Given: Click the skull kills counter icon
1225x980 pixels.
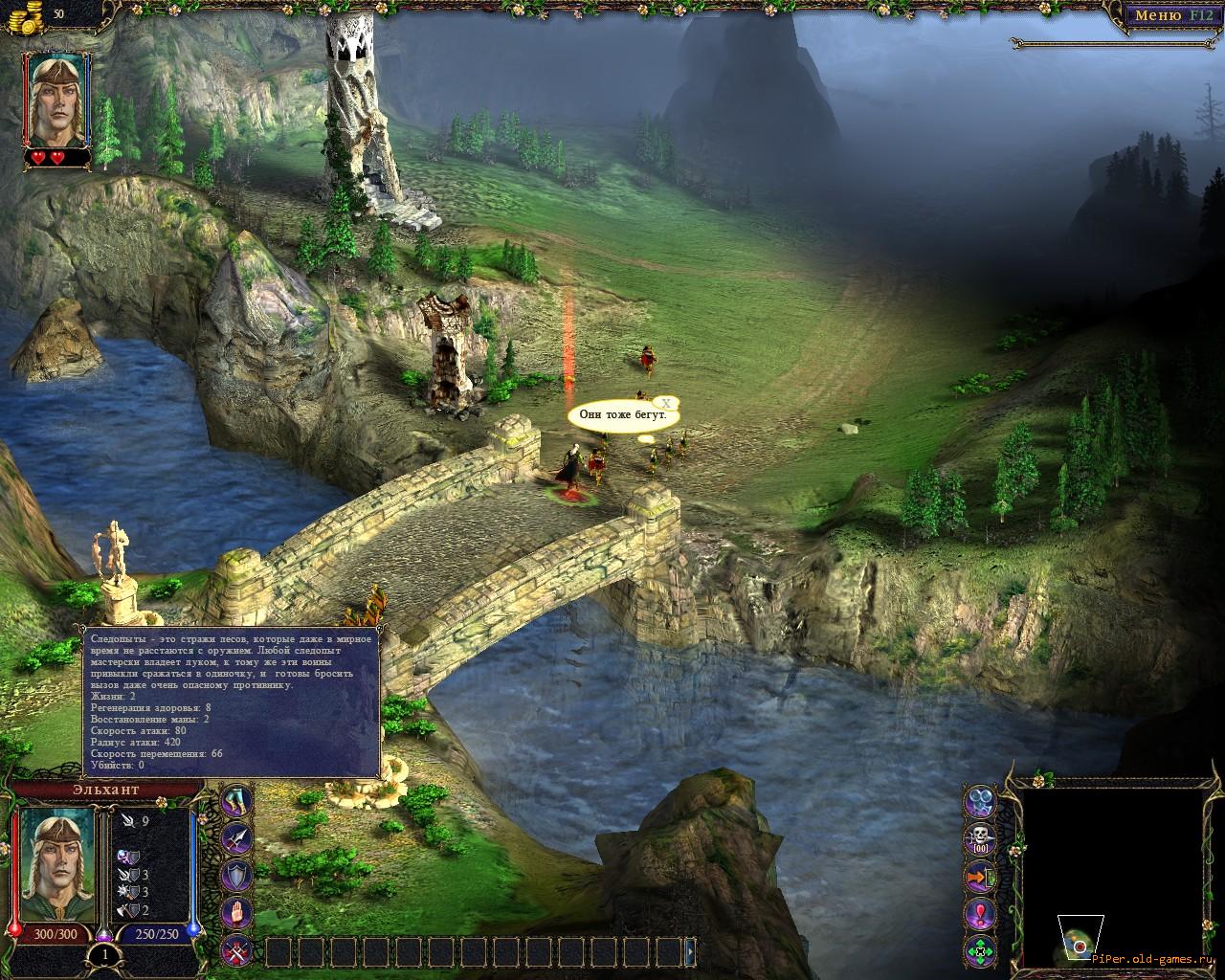Looking at the screenshot, I should click(x=981, y=839).
